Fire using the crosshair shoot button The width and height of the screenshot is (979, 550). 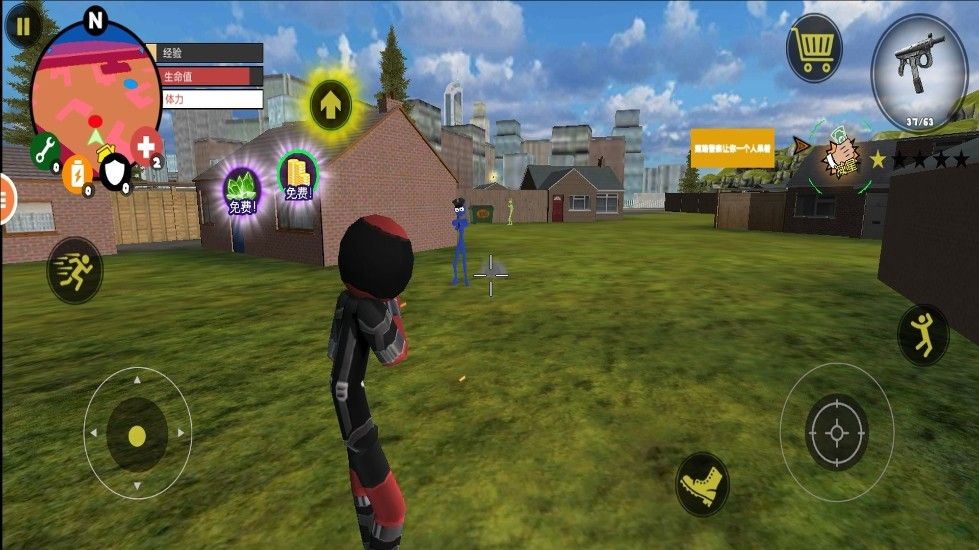(836, 432)
